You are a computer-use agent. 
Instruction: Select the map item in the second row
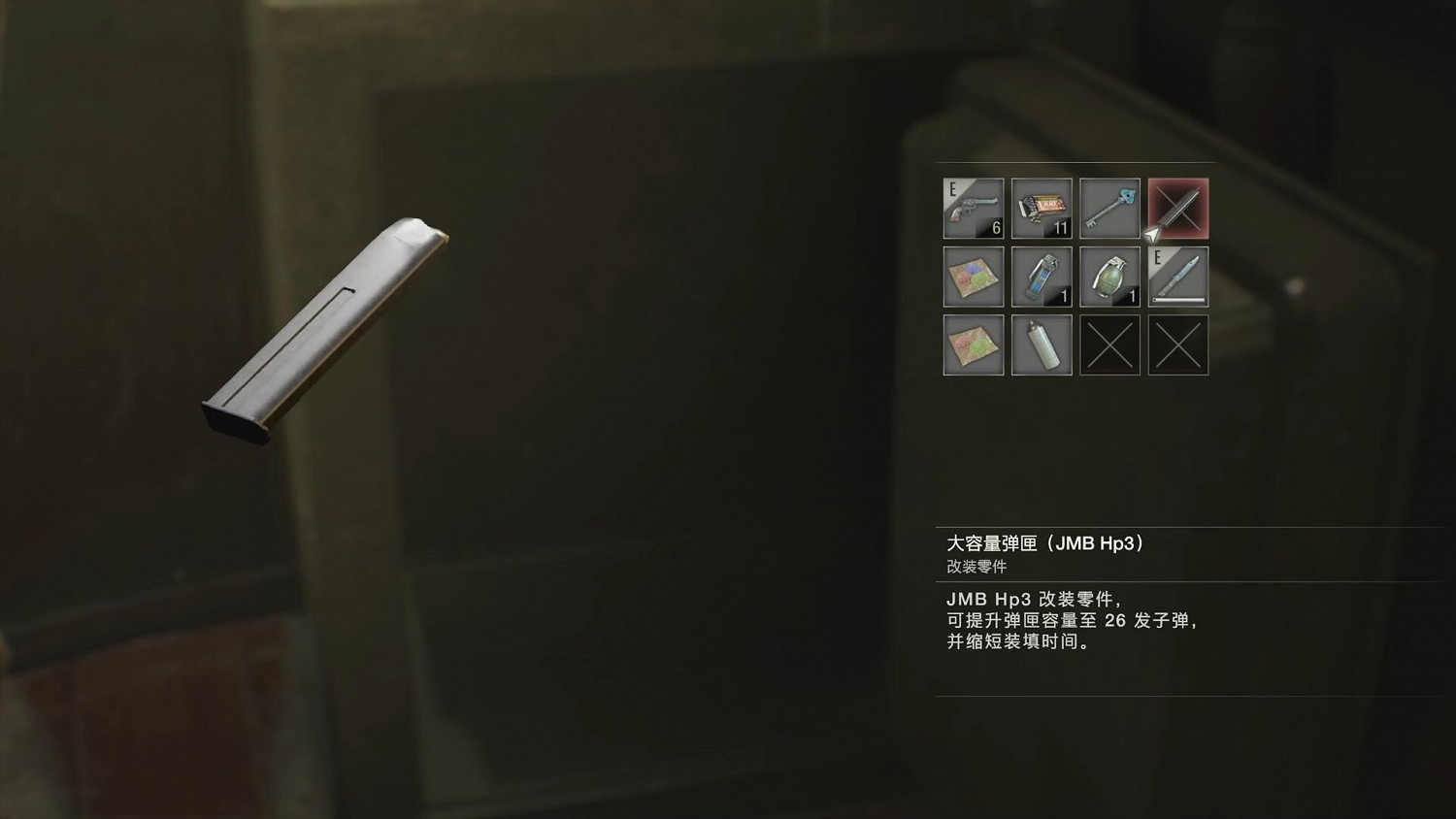(974, 277)
